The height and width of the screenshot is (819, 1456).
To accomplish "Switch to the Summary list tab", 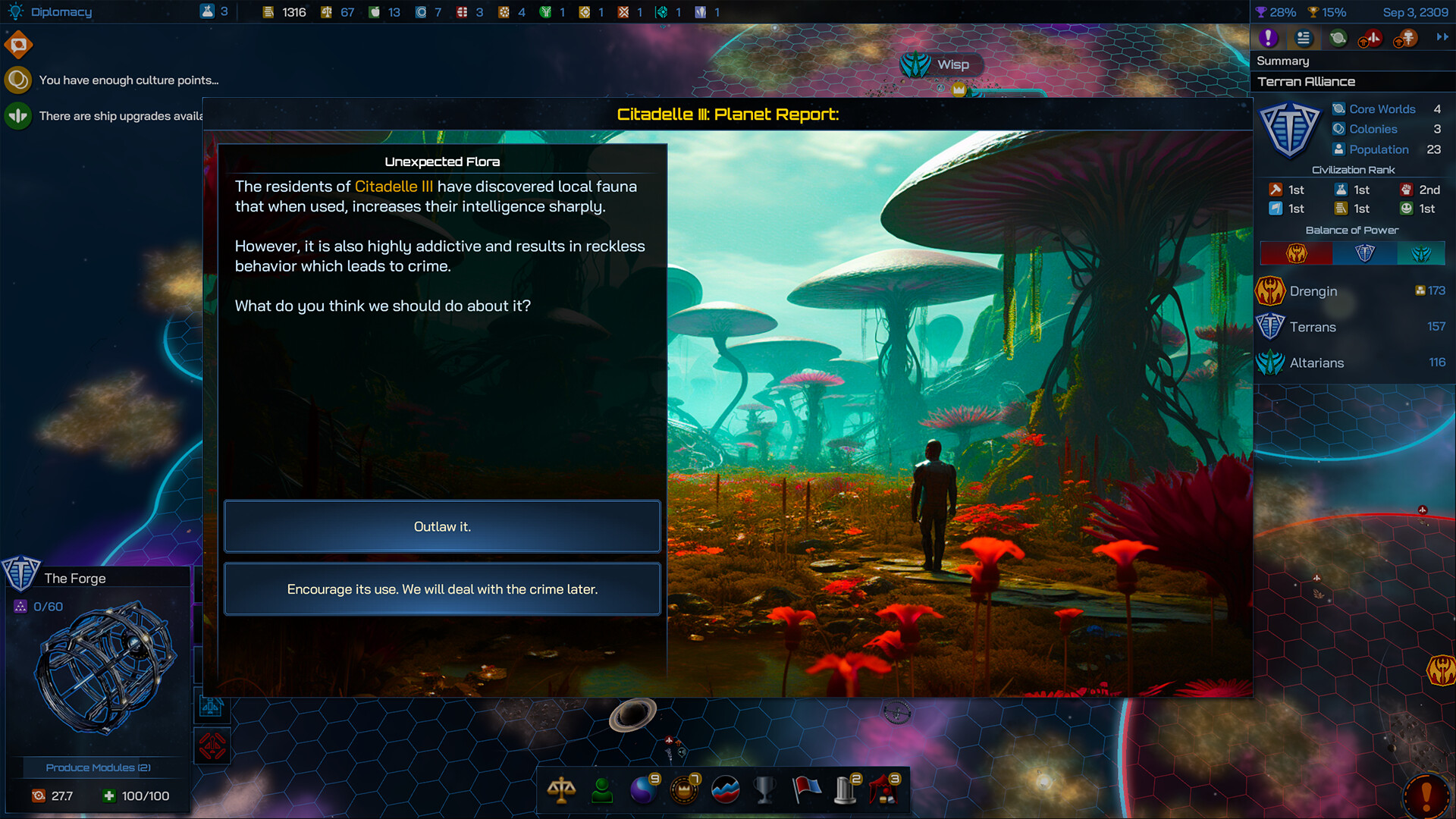I will (x=1302, y=37).
